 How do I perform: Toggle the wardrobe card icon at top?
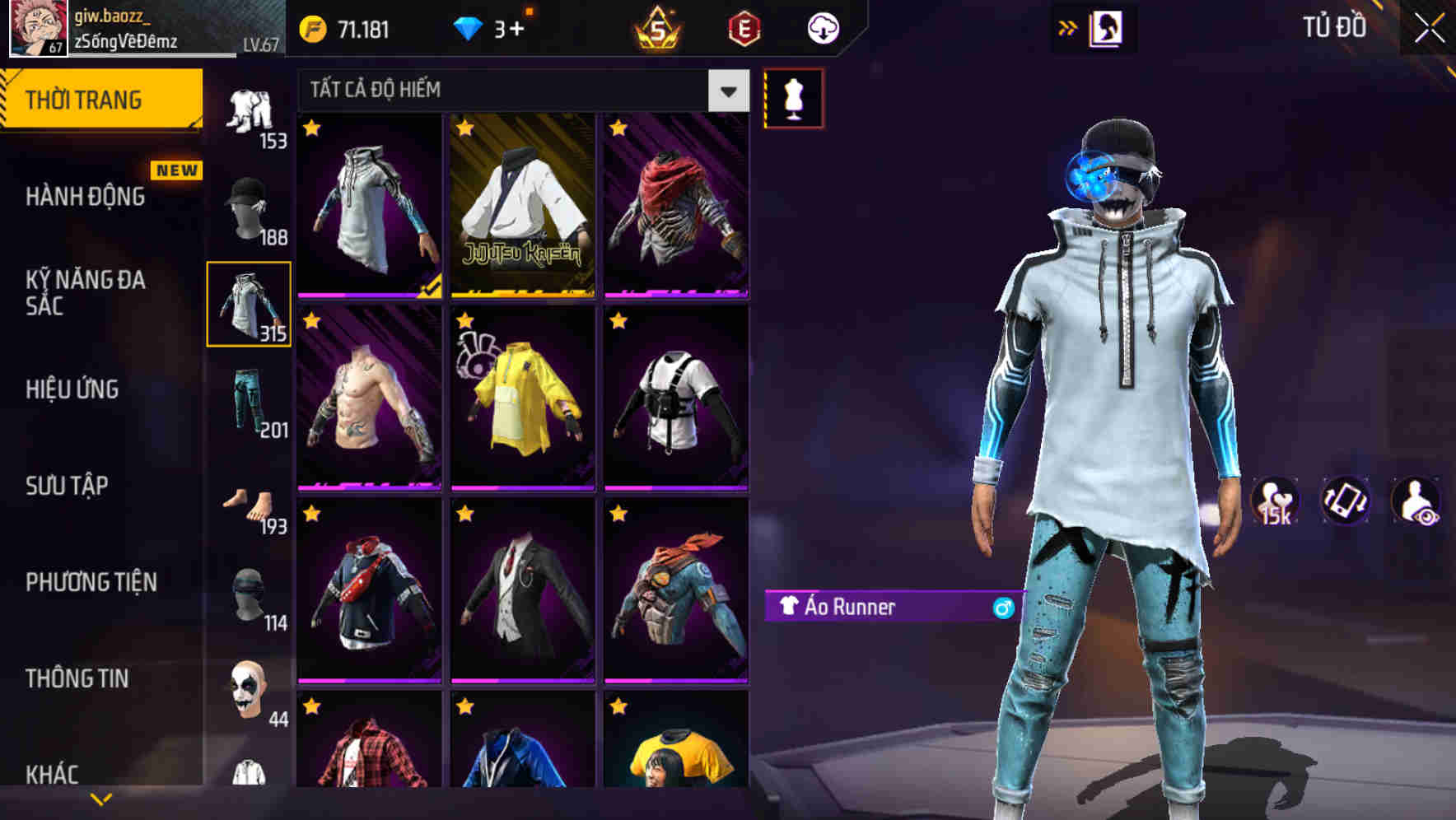click(1108, 27)
